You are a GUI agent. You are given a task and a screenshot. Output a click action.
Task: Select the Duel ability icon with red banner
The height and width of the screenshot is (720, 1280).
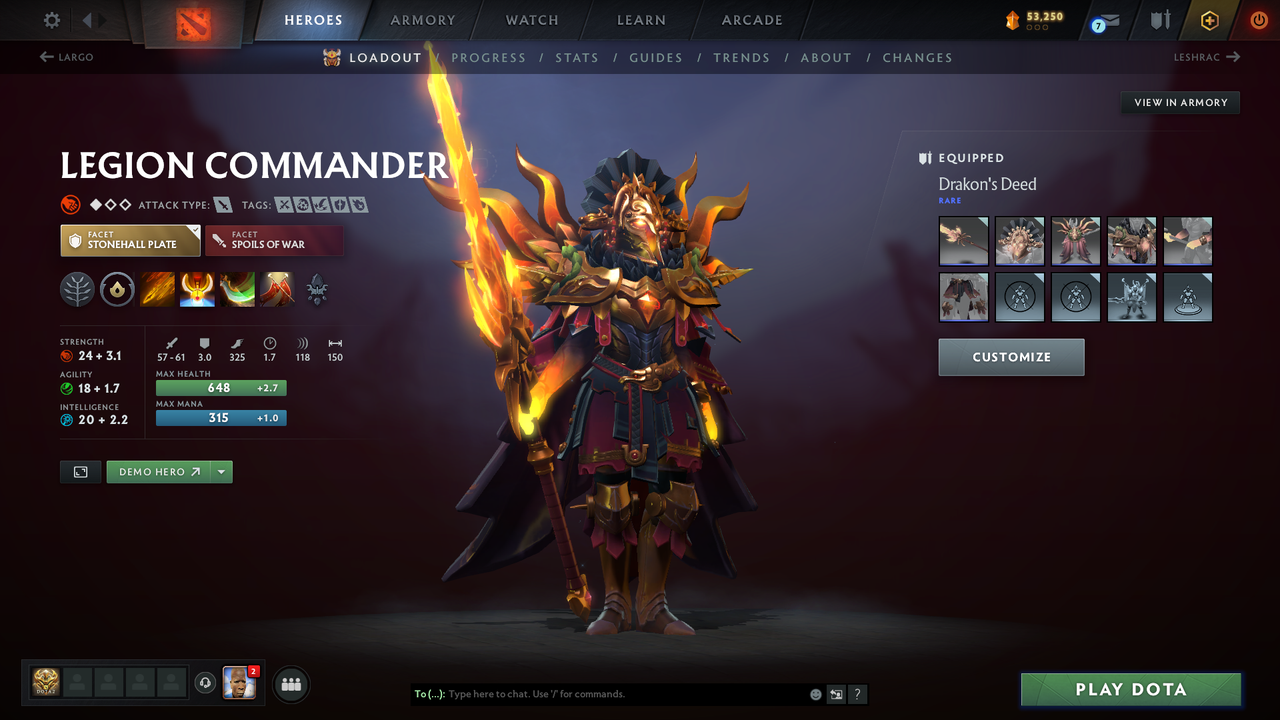(x=277, y=290)
